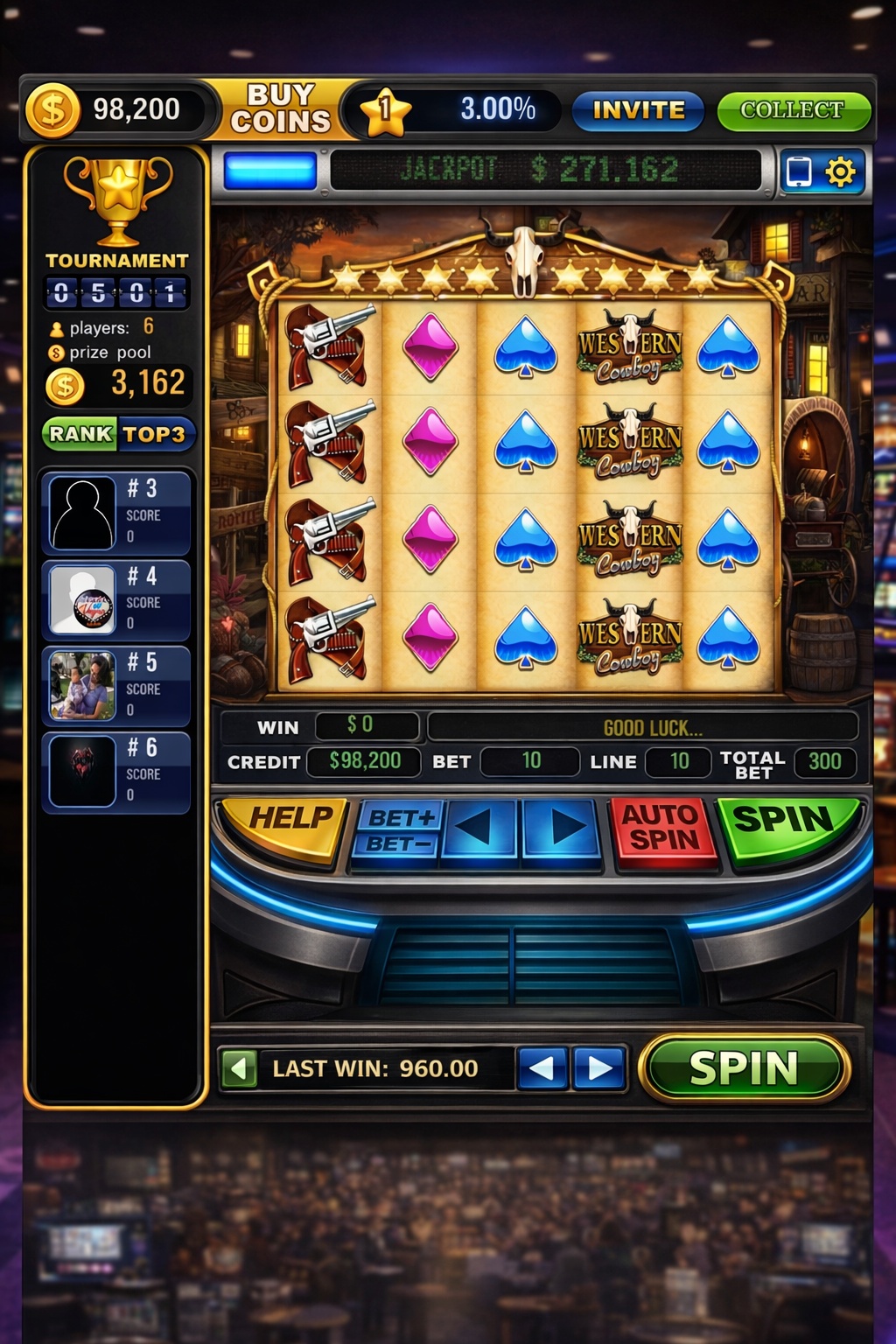
Task: Open settings via the gear icon
Action: point(841,171)
